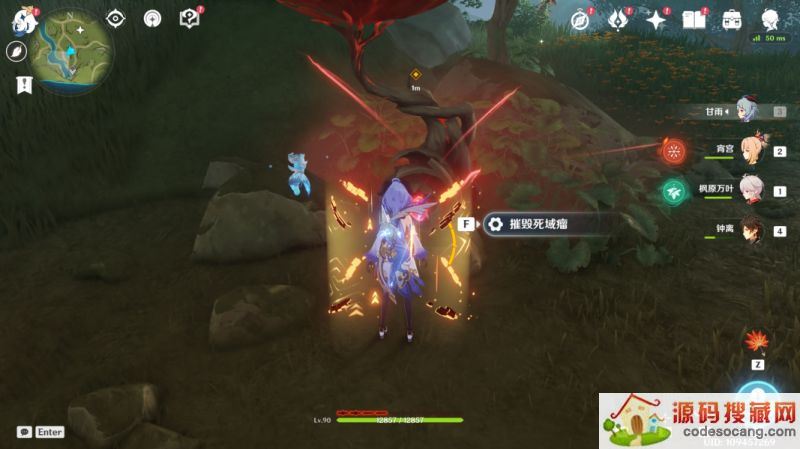The width and height of the screenshot is (800, 449).
Task: Open the four-point star Wish icon
Action: [x=656, y=20]
